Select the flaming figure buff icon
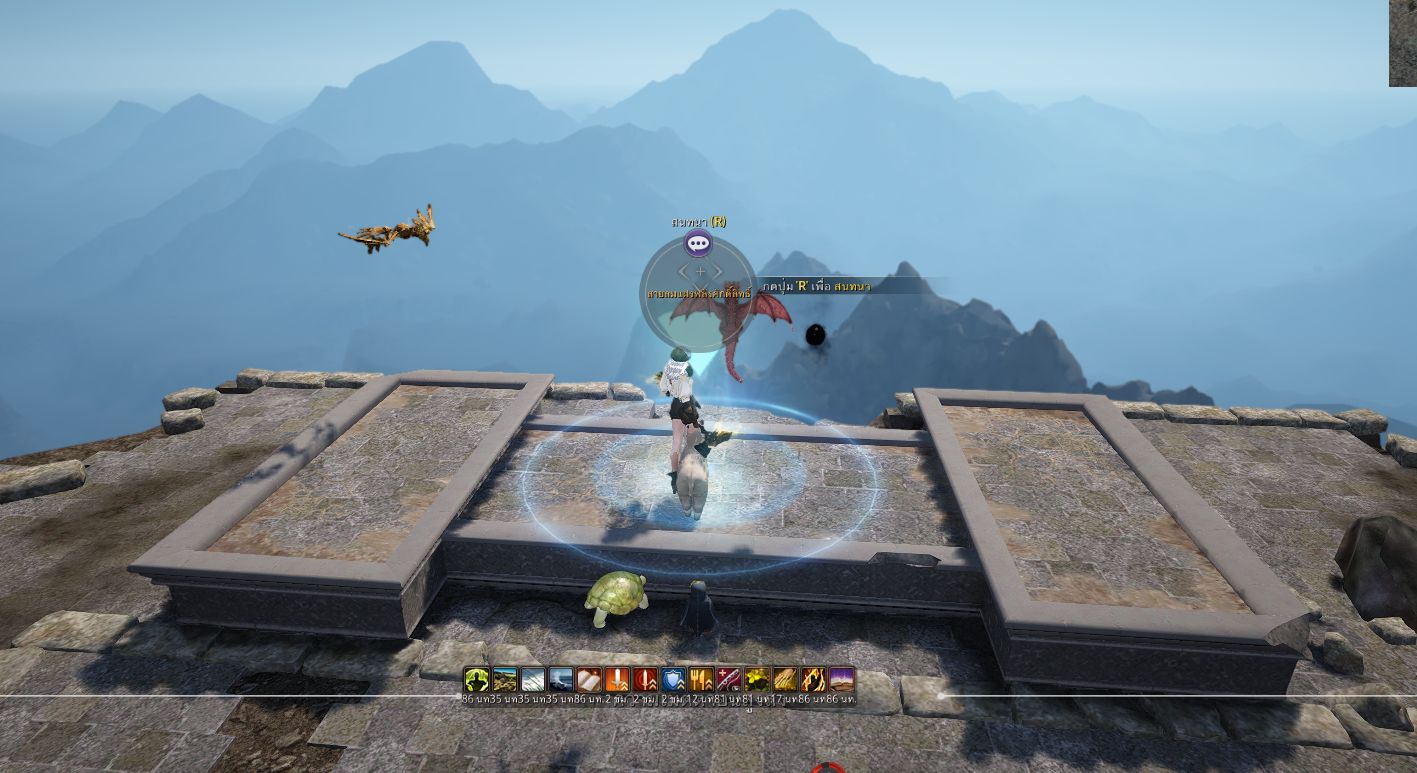Image resolution: width=1417 pixels, height=773 pixels. tap(813, 680)
